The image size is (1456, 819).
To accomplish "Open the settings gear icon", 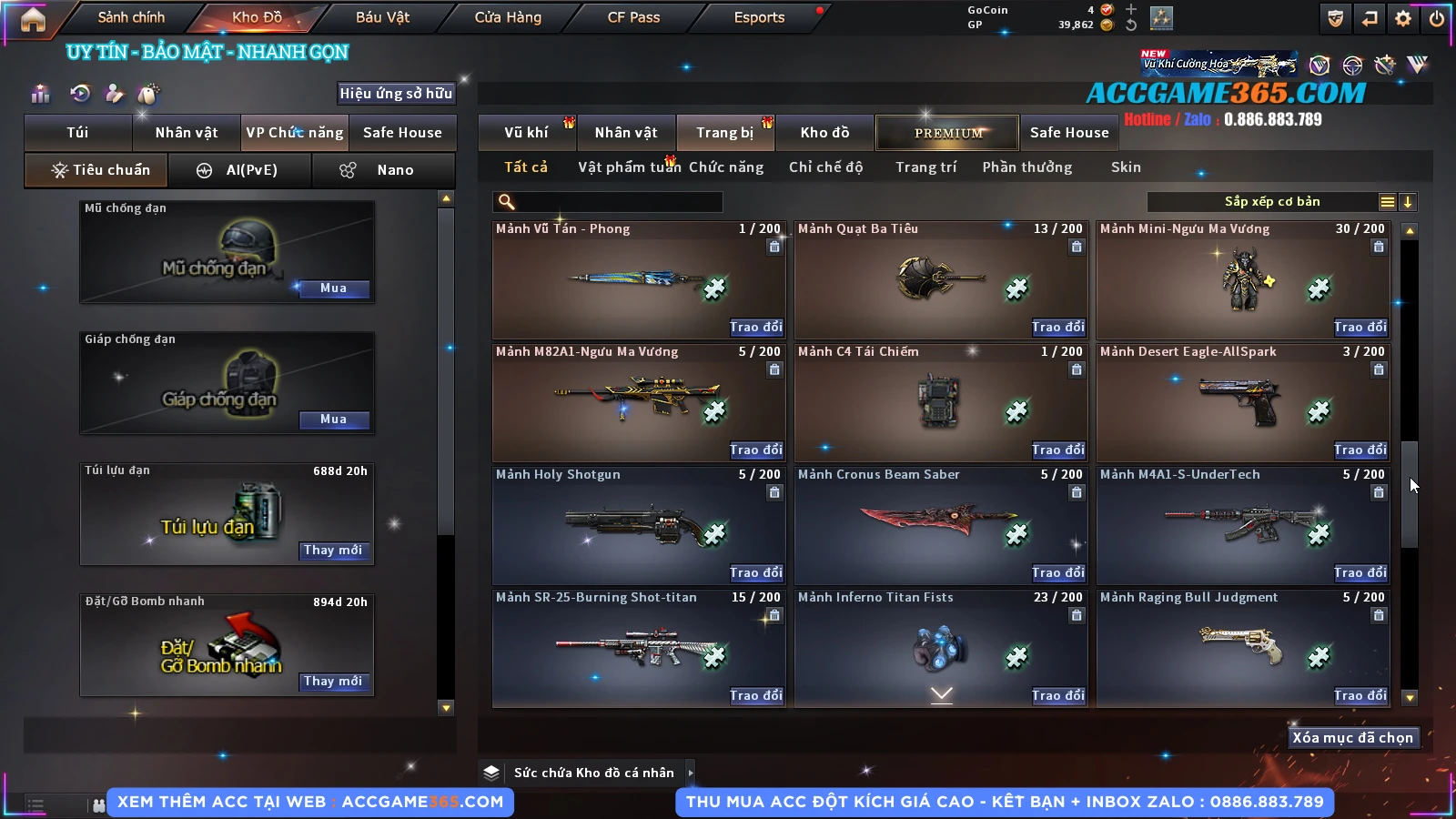I will 1403,18.
